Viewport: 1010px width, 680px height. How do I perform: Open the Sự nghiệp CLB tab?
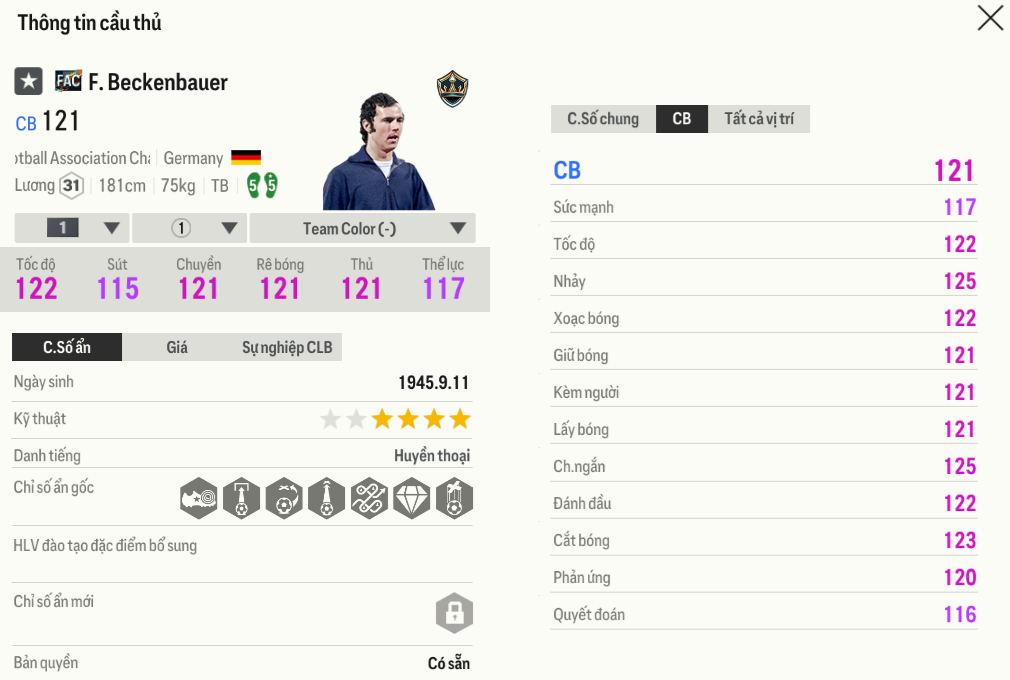click(x=288, y=347)
